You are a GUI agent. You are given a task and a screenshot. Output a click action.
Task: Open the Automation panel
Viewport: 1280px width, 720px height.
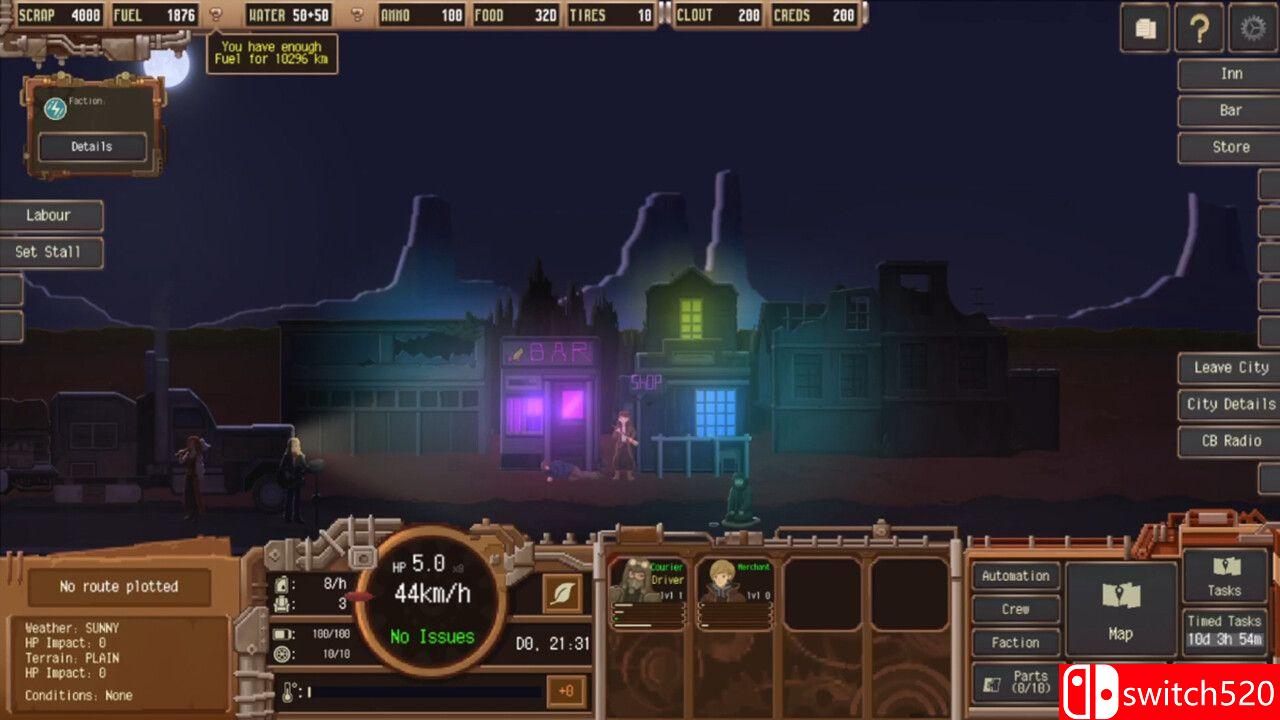click(1015, 576)
